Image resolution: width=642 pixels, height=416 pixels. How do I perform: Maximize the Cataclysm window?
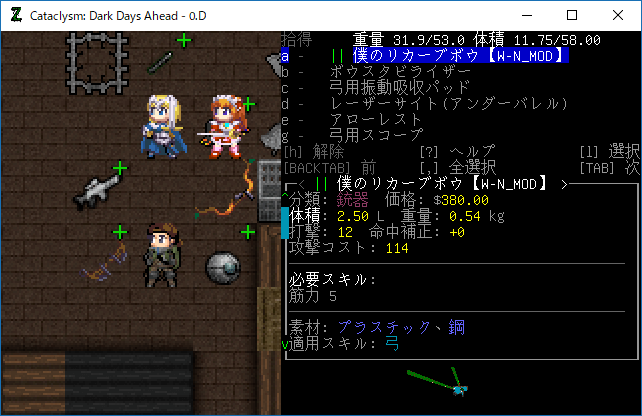click(571, 15)
